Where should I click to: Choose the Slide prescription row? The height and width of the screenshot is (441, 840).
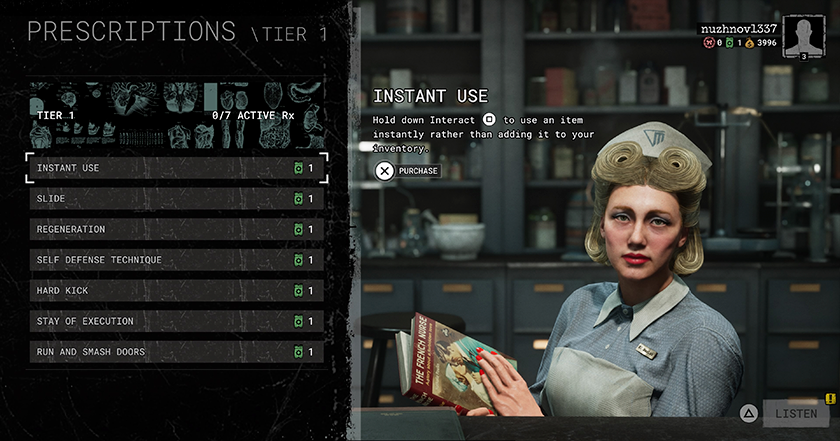[x=176, y=199]
